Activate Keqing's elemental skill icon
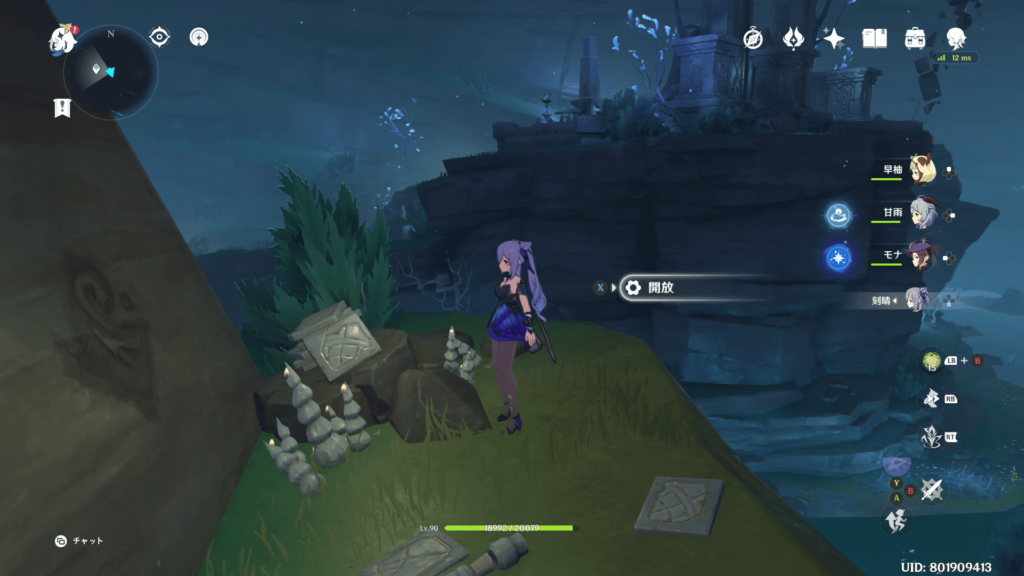Viewport: 1024px width, 576px height. pos(931,397)
